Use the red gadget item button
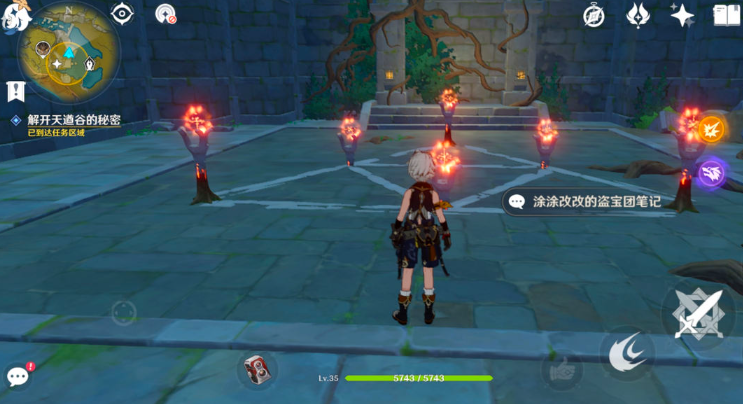743x404 pixels. tap(257, 369)
